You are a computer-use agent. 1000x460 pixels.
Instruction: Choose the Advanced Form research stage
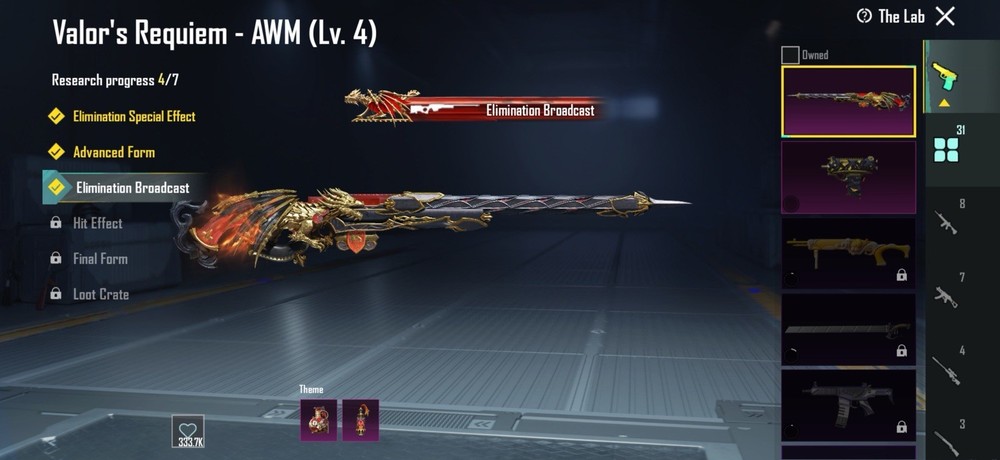coord(113,152)
